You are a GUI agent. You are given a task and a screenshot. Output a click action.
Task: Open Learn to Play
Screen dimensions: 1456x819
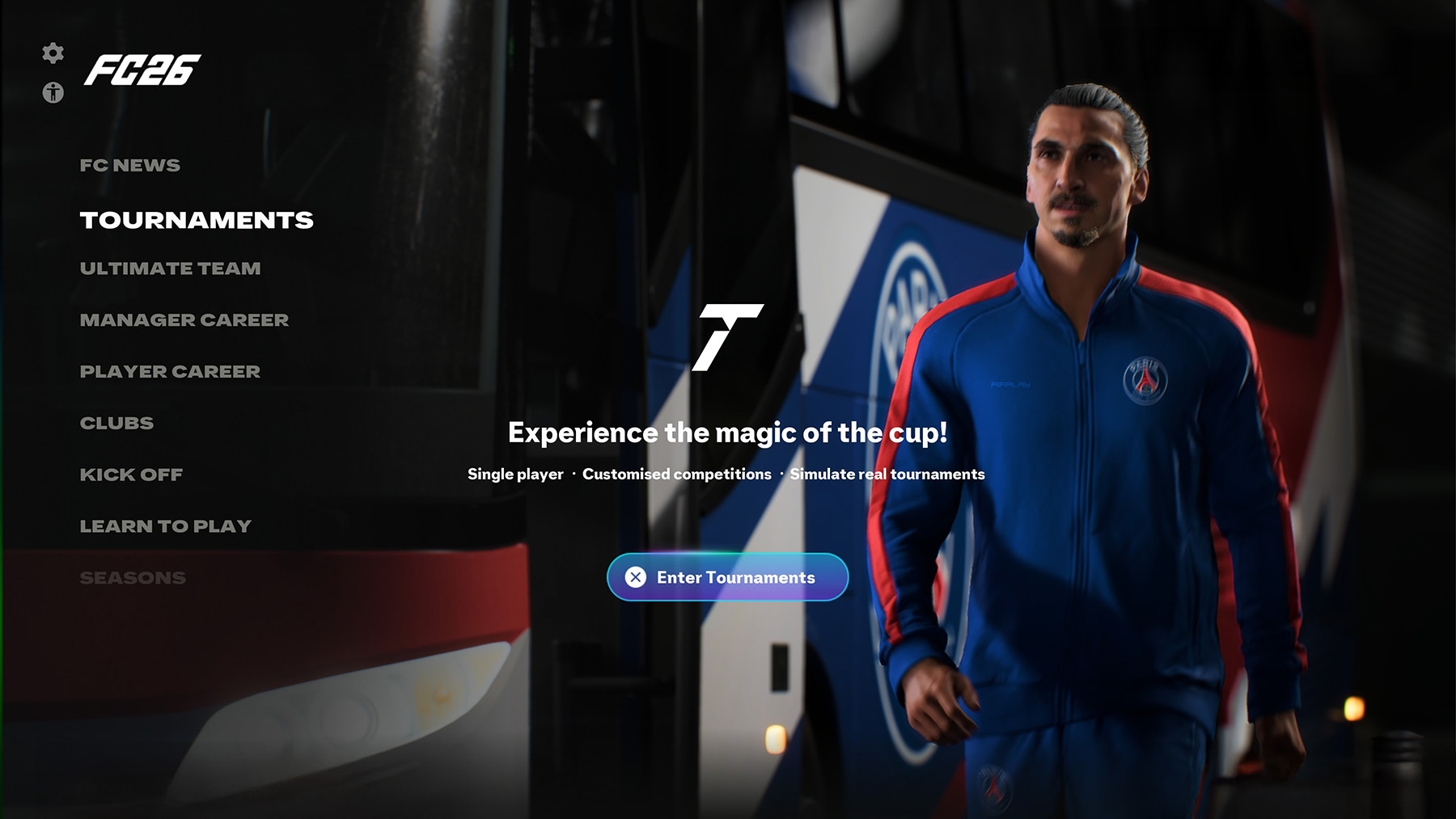point(165,526)
